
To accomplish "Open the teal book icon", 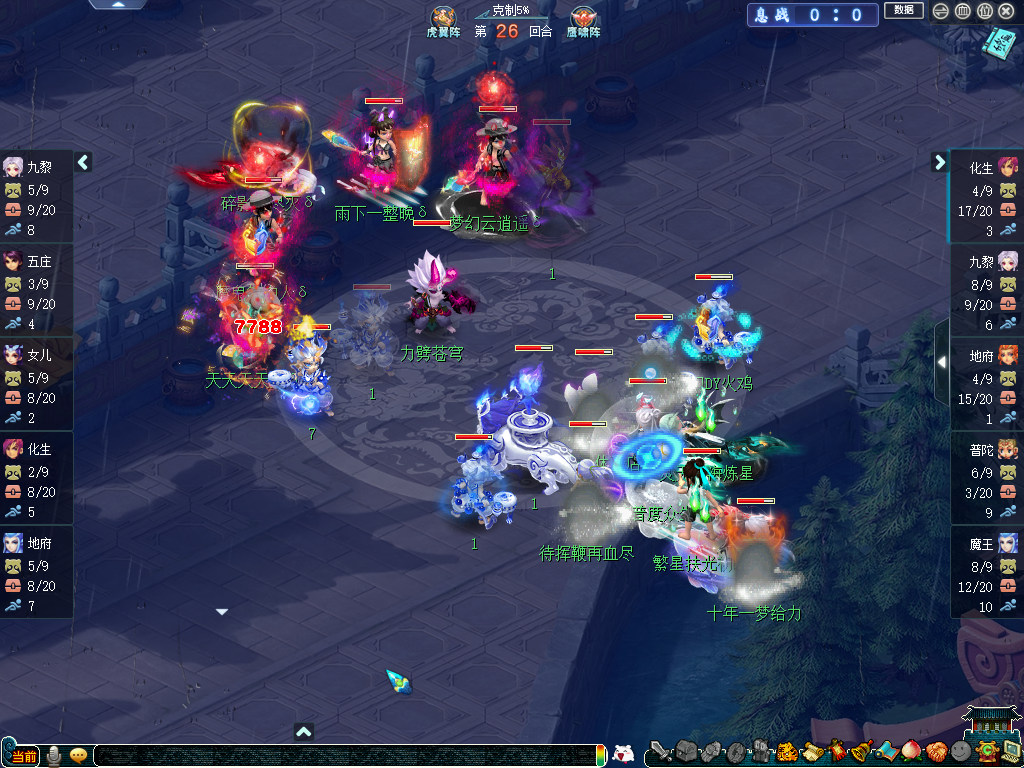I will coord(999,43).
